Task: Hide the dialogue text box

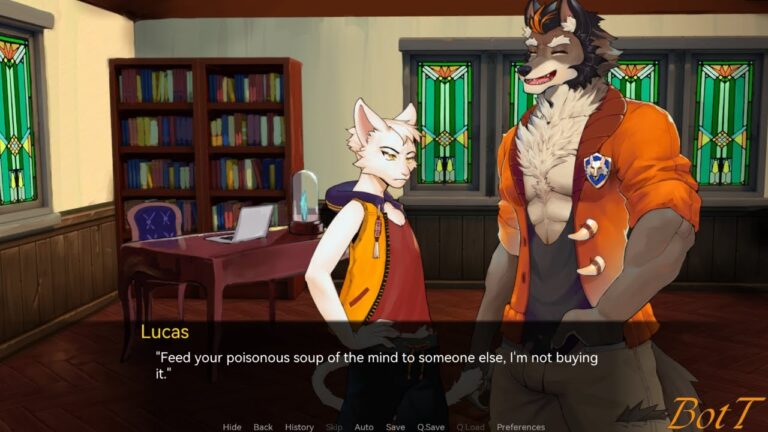Action: click(x=232, y=427)
